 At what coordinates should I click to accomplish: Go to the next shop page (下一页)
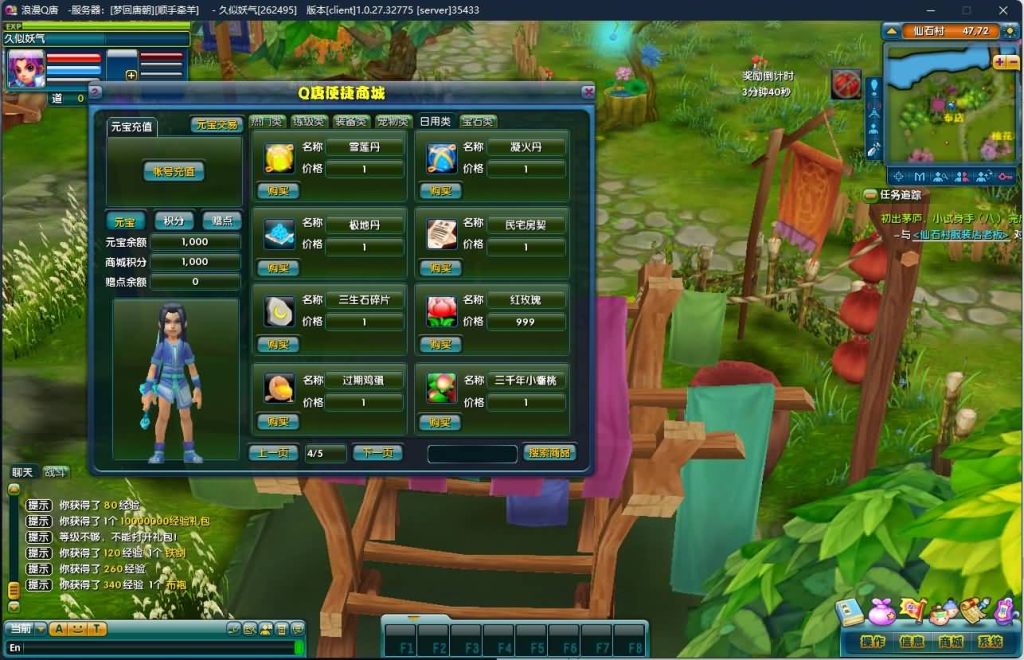pos(377,453)
